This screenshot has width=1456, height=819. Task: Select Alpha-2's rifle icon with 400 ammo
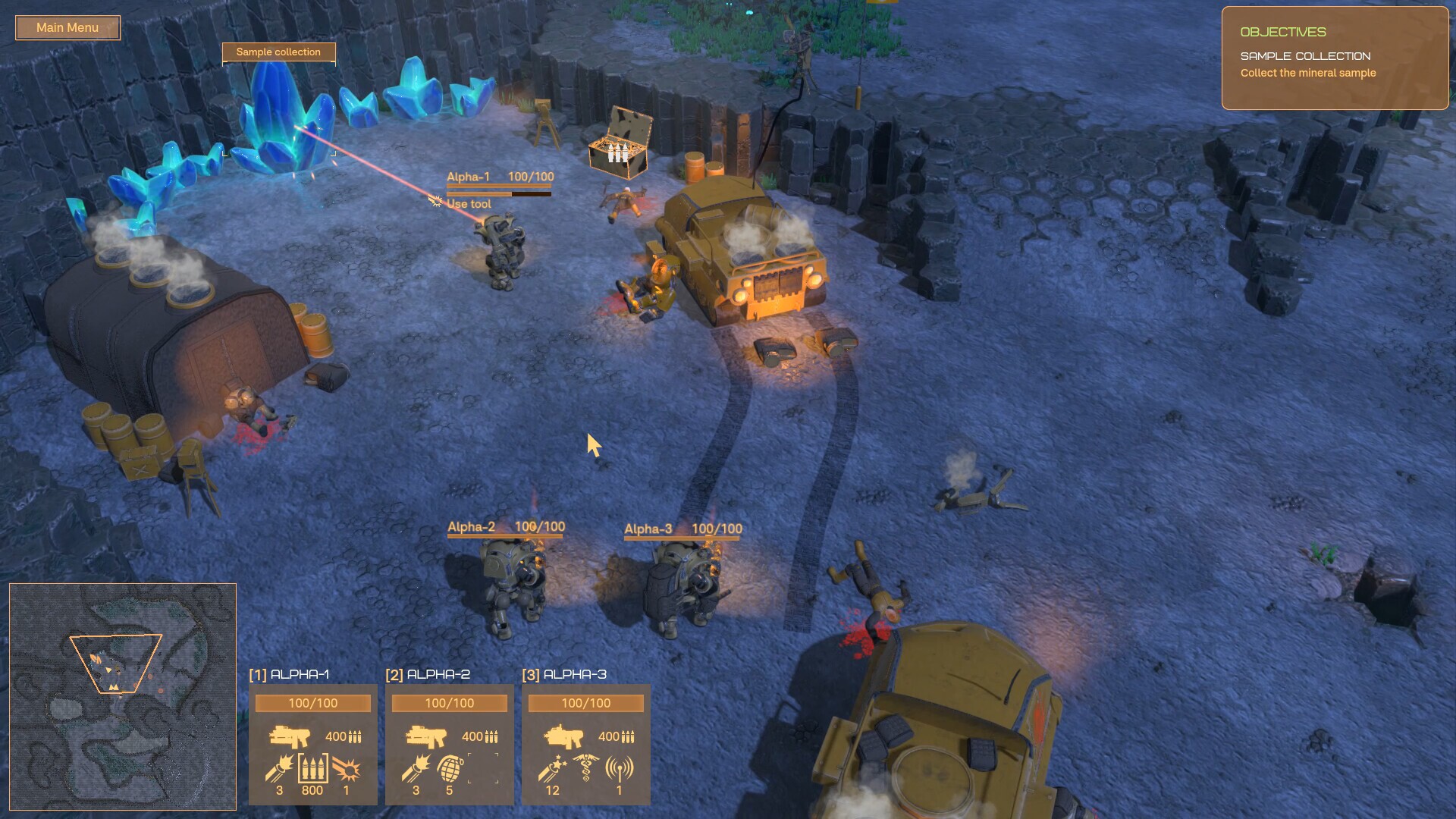(x=427, y=736)
